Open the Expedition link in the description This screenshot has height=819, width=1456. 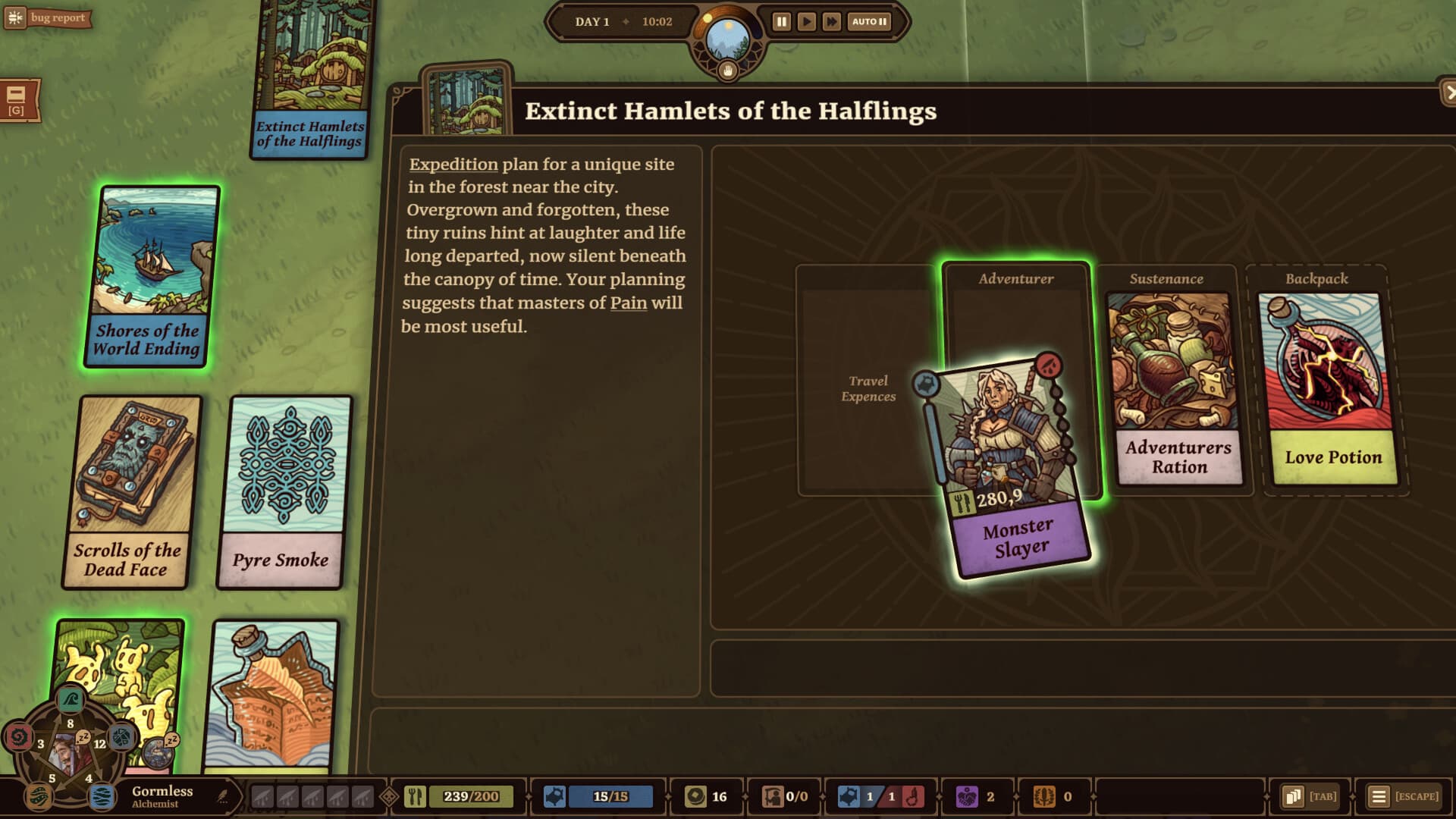click(x=451, y=164)
